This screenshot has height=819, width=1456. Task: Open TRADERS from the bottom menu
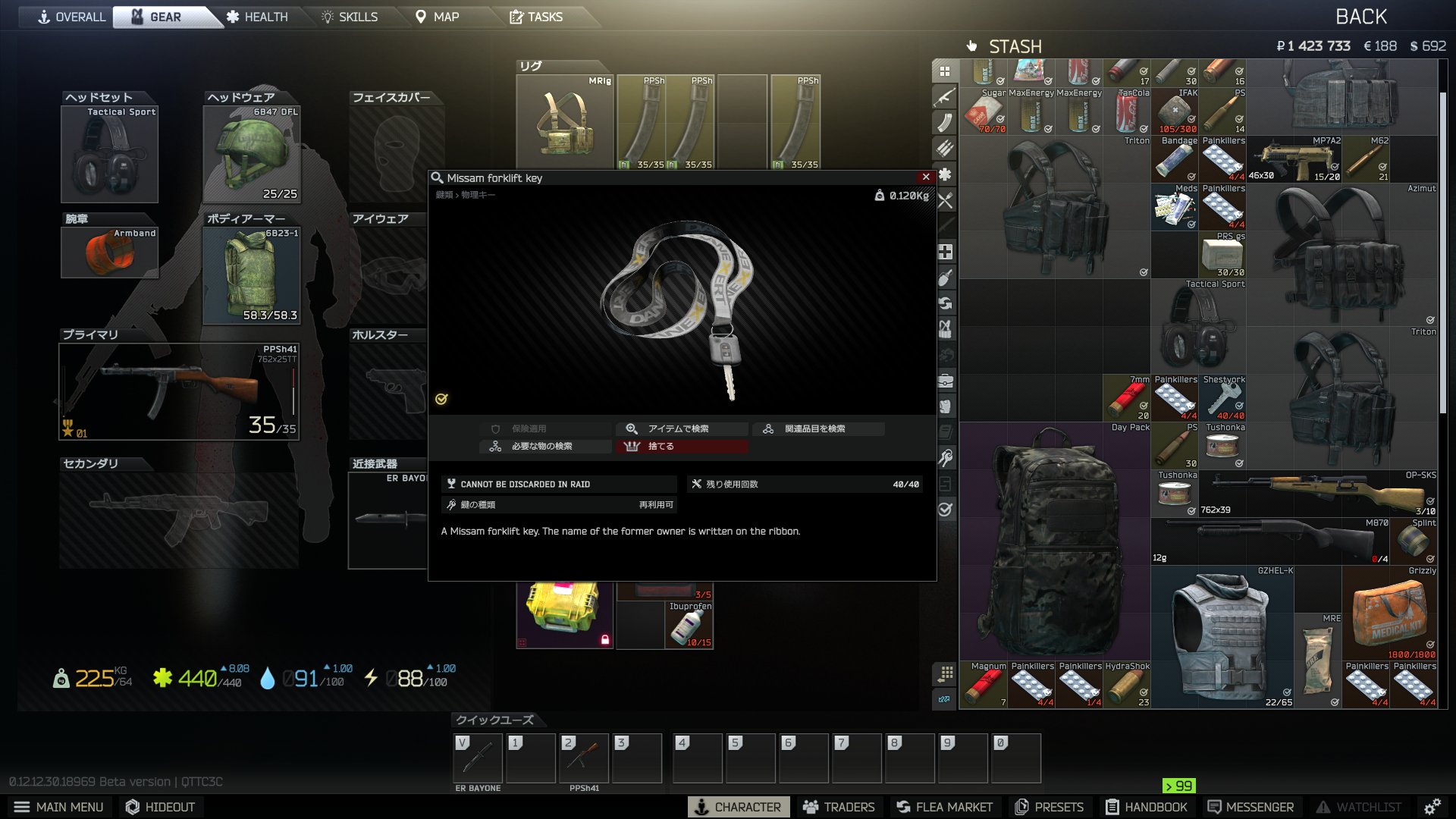840,806
